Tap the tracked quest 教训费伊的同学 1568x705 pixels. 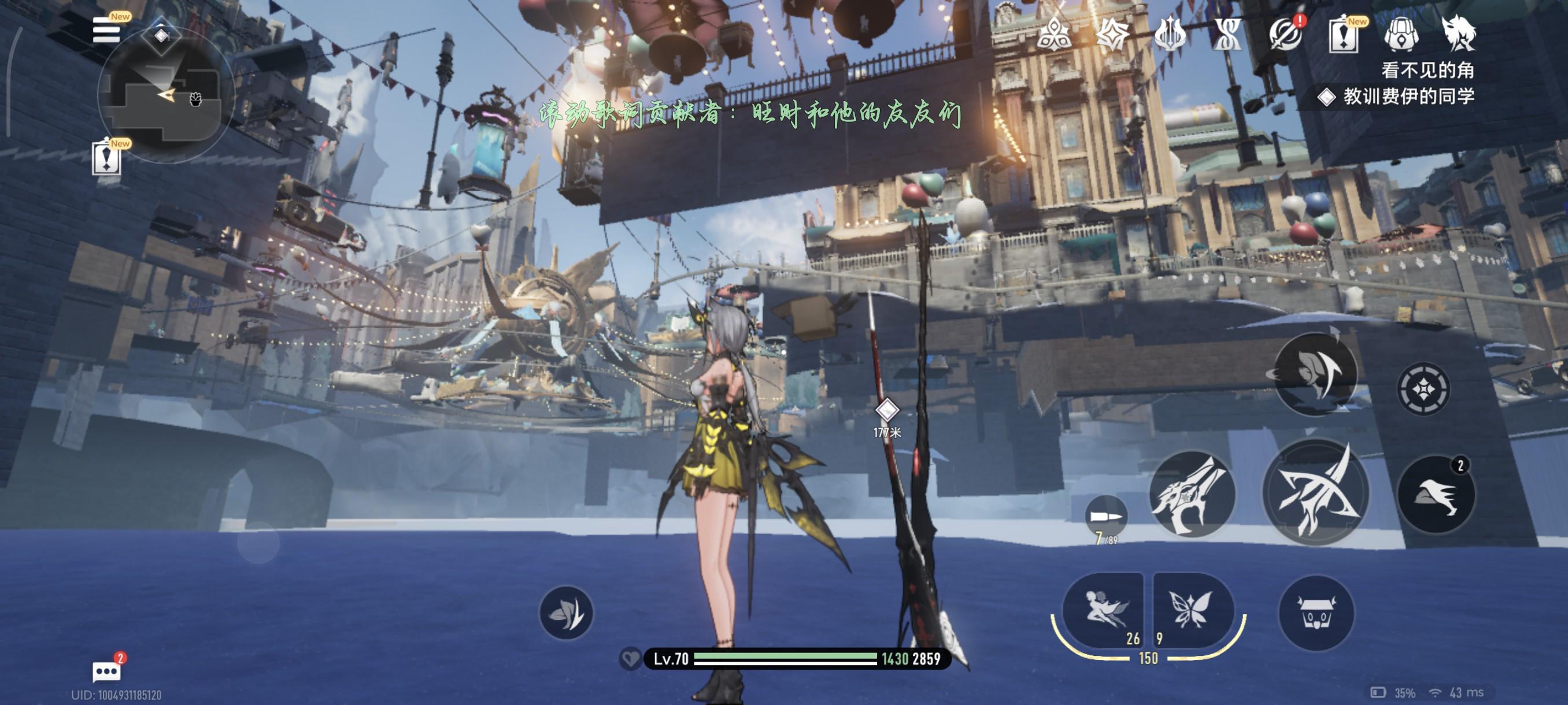(1407, 96)
